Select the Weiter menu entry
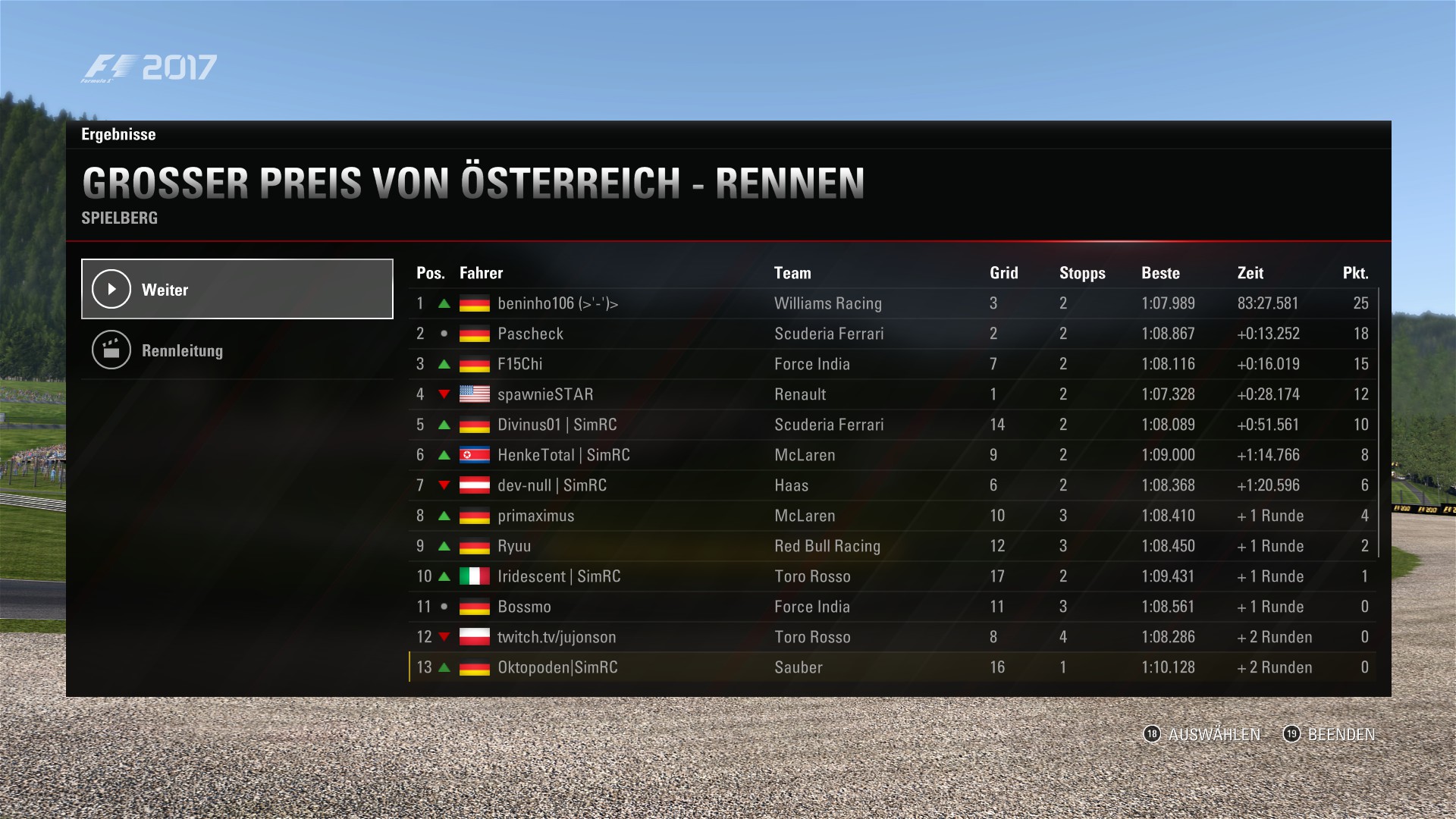 pos(237,289)
